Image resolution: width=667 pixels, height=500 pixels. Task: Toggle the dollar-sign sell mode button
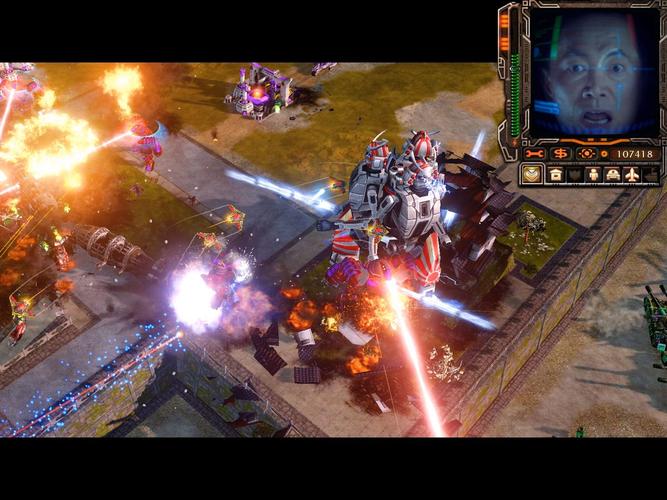coord(561,153)
